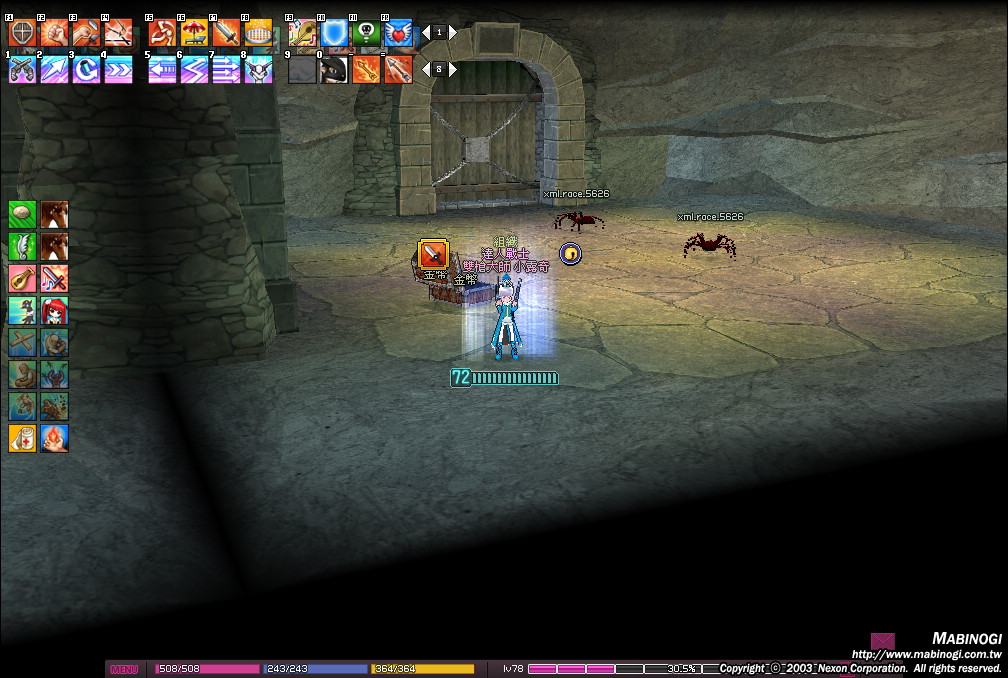Activate the round shield skill on F1

coord(22,33)
